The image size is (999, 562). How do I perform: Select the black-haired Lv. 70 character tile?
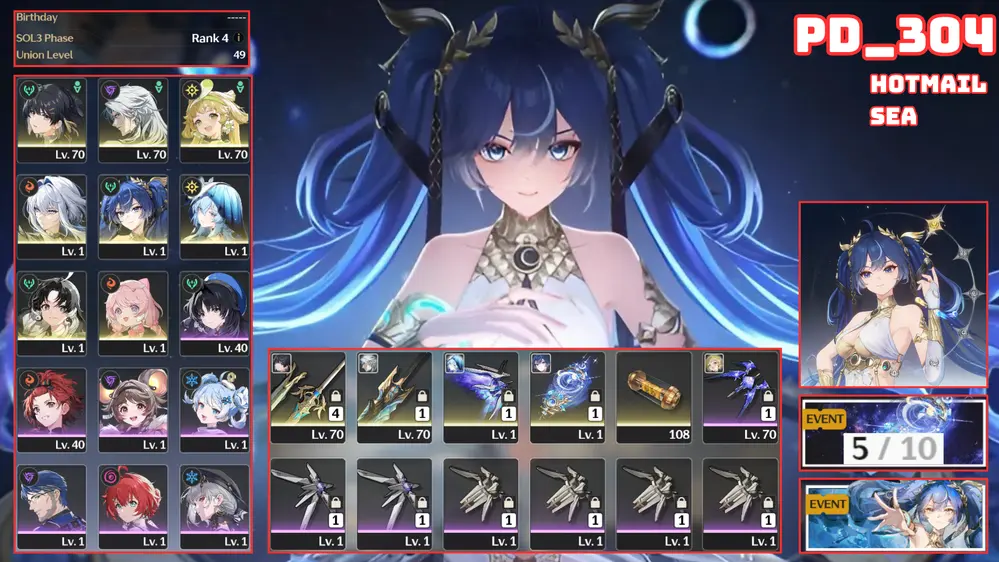tap(52, 119)
